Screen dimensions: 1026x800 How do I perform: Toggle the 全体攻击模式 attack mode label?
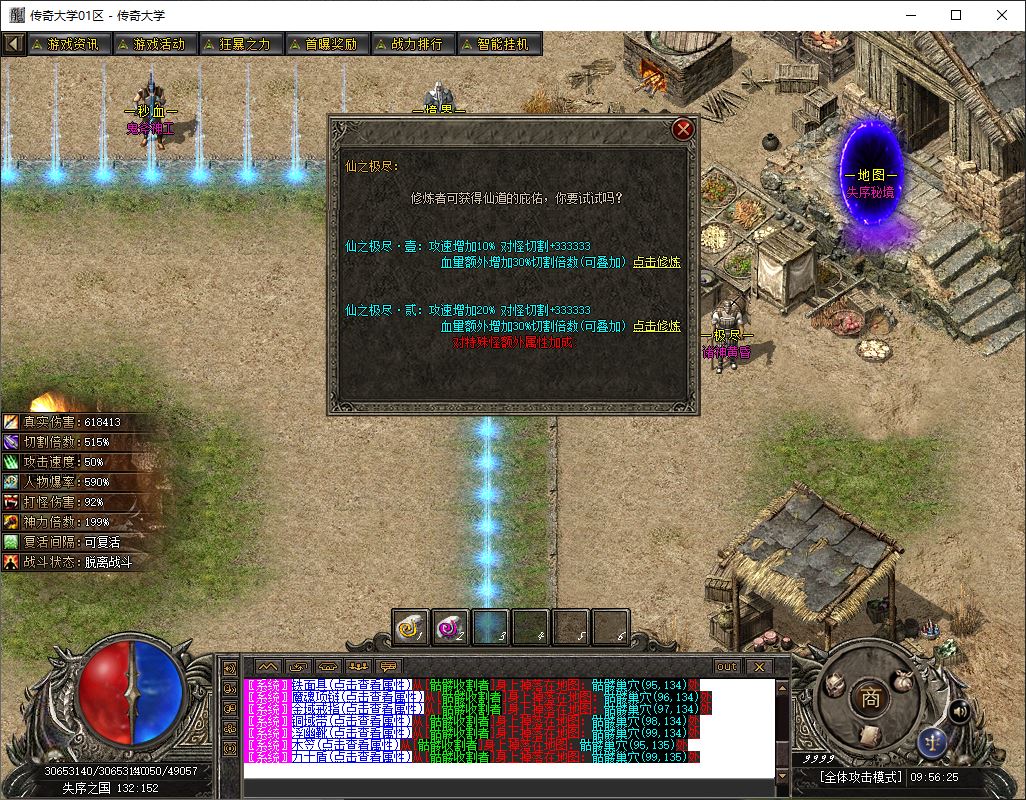860,777
